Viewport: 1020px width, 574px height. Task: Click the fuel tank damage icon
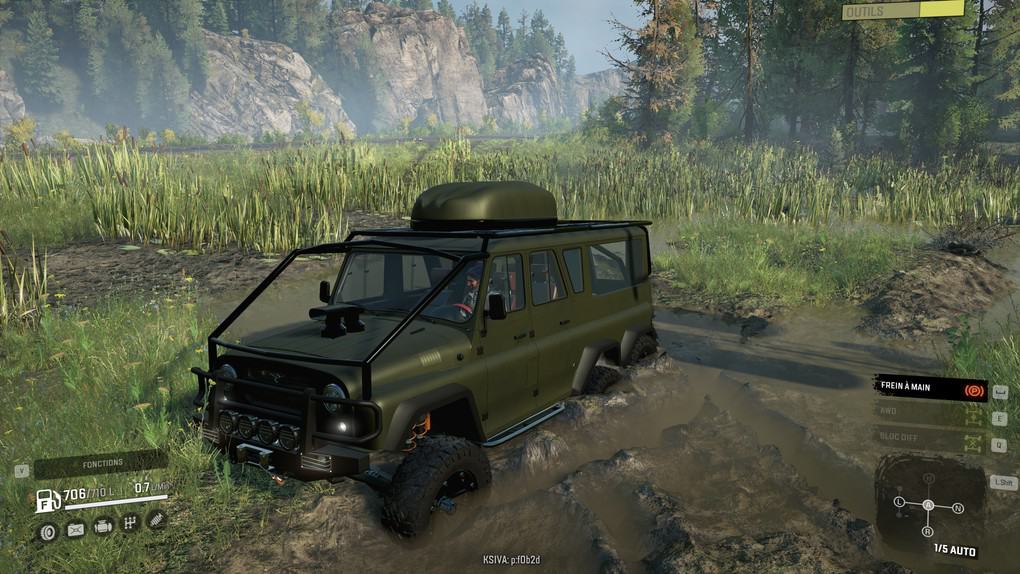point(75,528)
